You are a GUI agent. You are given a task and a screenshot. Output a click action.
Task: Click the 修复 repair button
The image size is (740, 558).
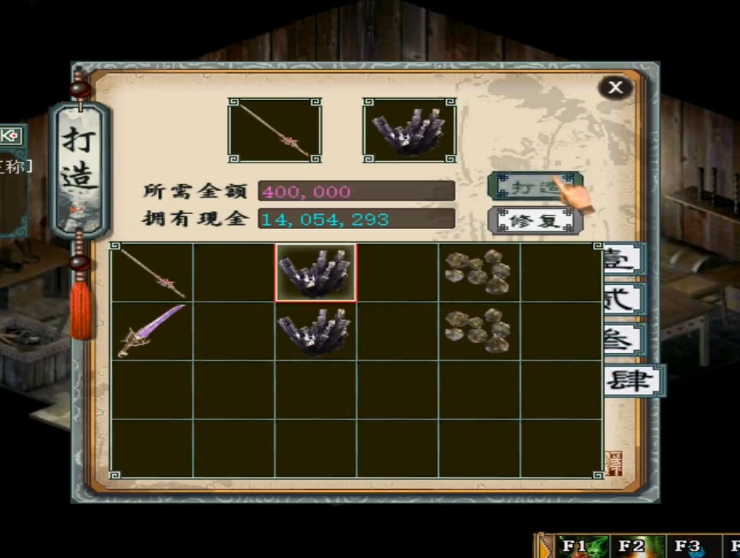click(534, 221)
